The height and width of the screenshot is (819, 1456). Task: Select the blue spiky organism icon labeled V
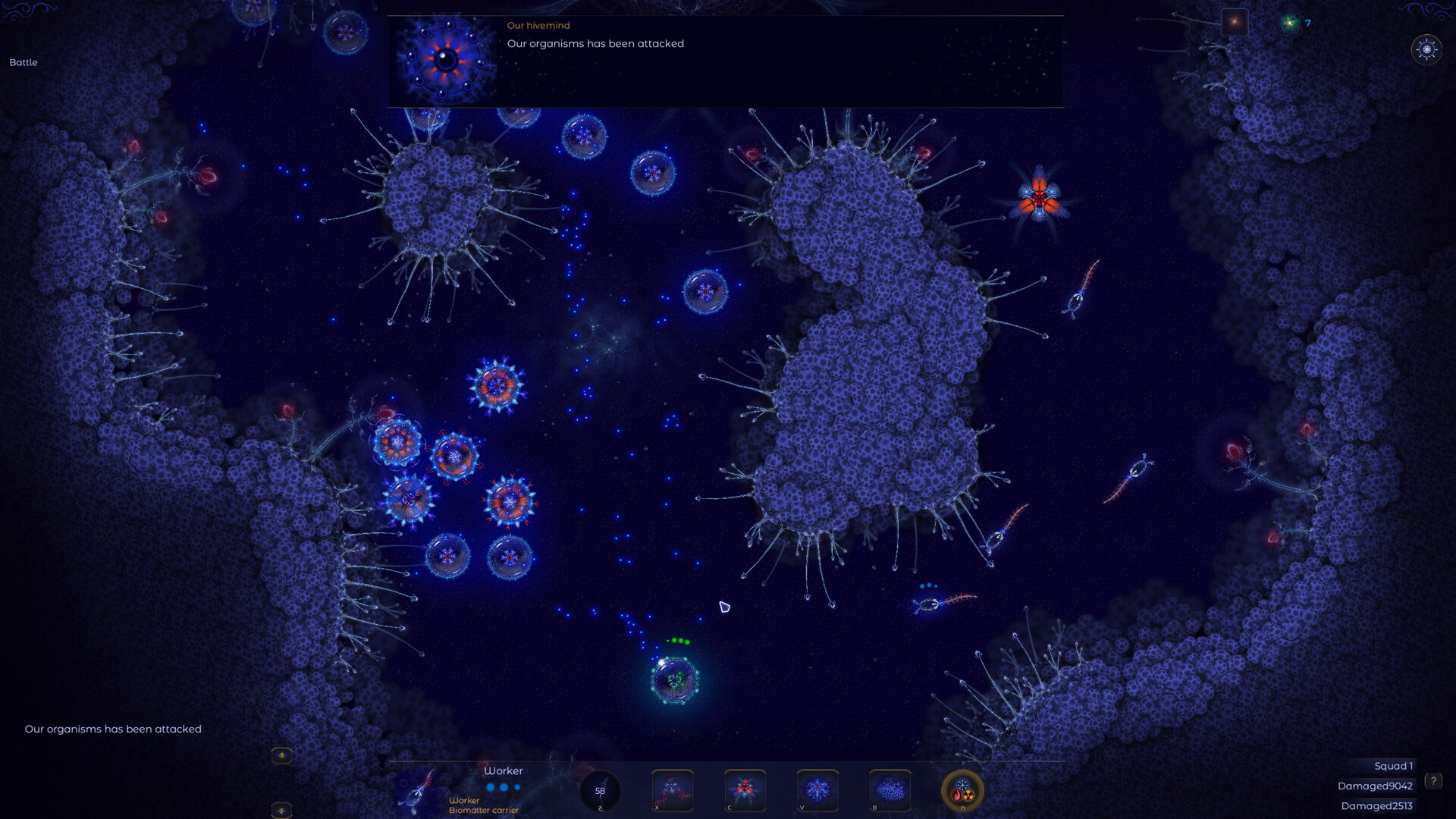815,791
